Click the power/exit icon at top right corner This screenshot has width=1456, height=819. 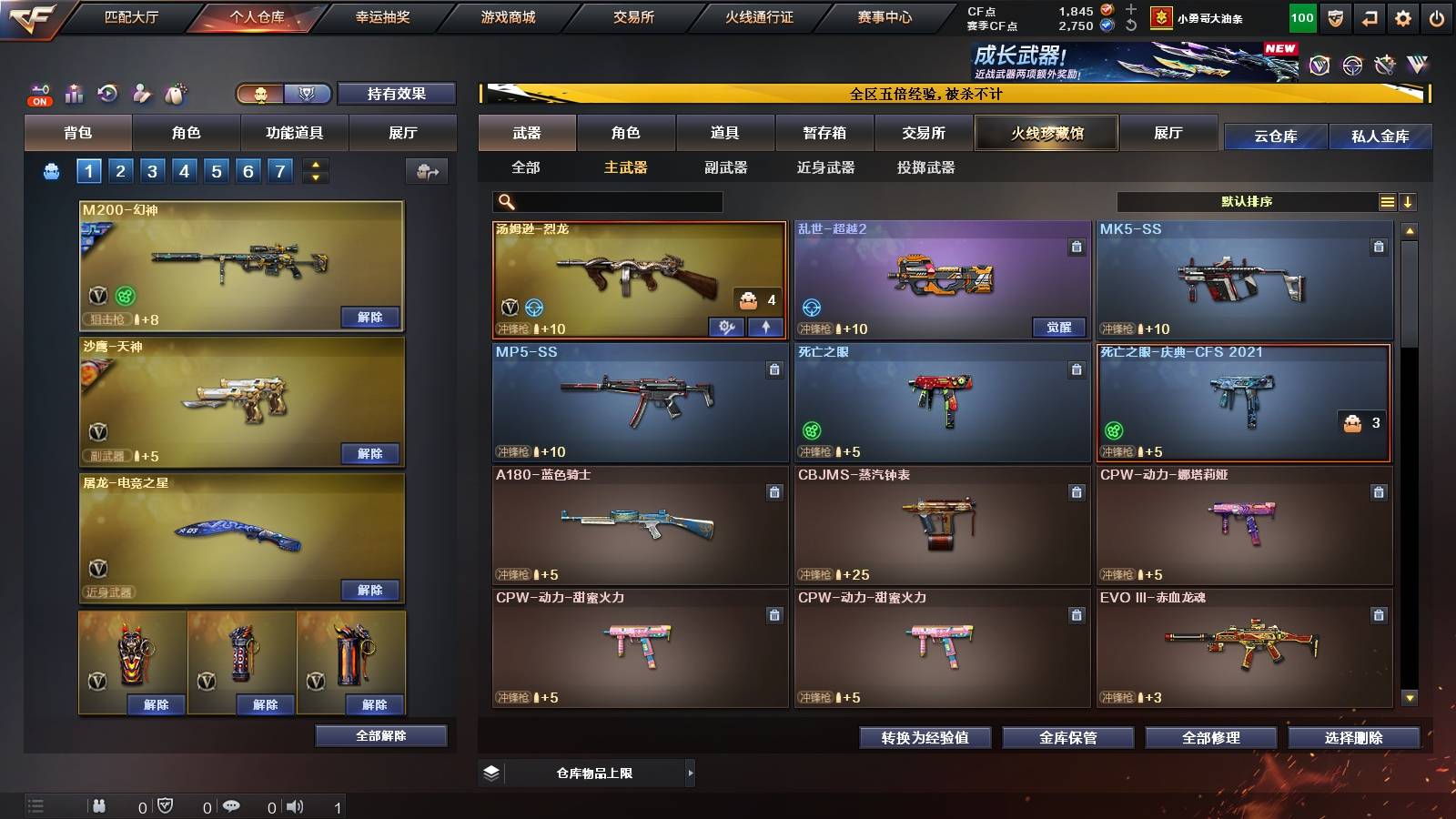pos(1434,18)
